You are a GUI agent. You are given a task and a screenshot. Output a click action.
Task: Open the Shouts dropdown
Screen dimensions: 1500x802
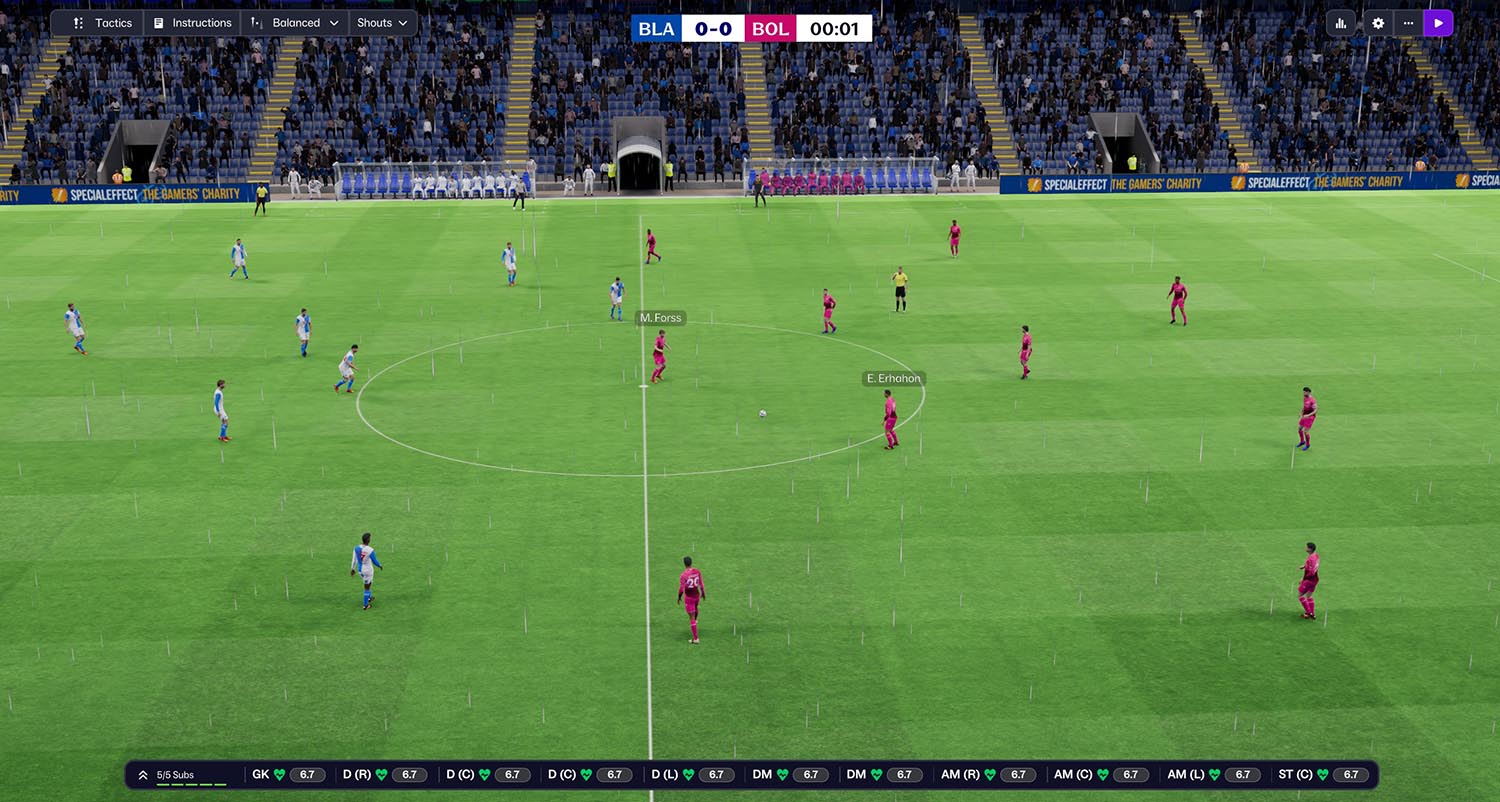pyautogui.click(x=383, y=23)
